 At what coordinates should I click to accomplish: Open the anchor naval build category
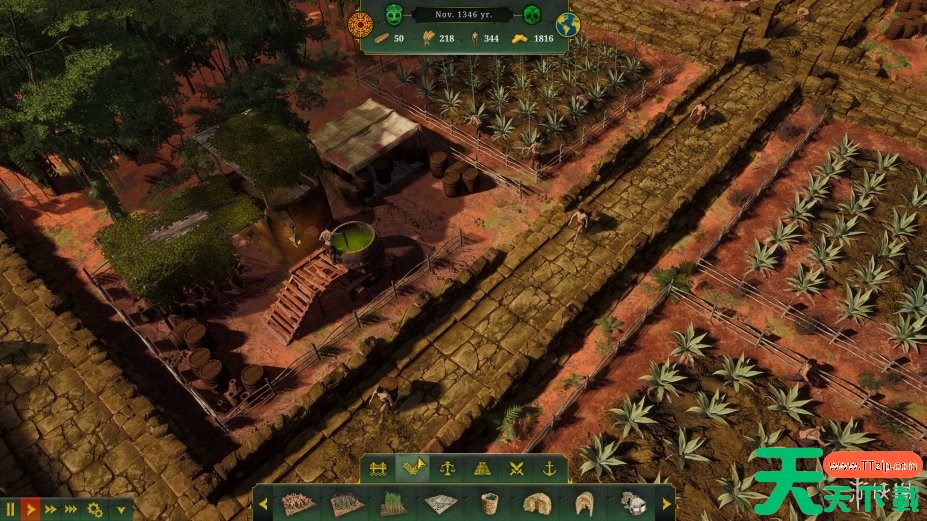click(548, 468)
